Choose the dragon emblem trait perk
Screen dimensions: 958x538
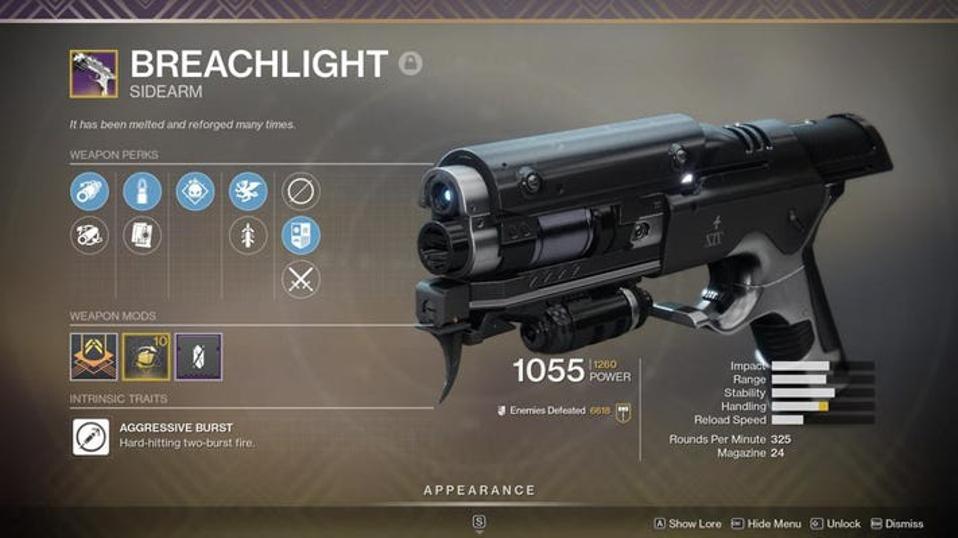click(248, 191)
